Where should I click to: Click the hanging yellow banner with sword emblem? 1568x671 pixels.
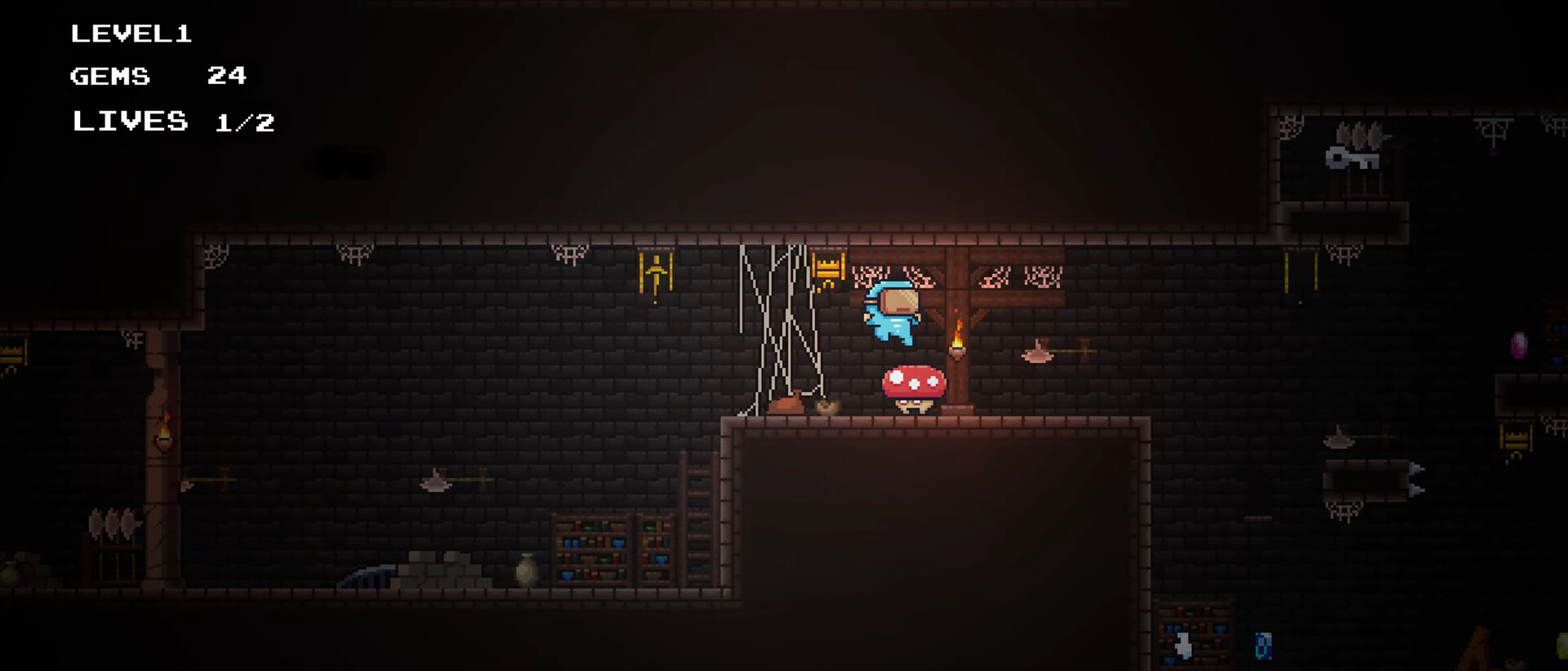click(654, 273)
